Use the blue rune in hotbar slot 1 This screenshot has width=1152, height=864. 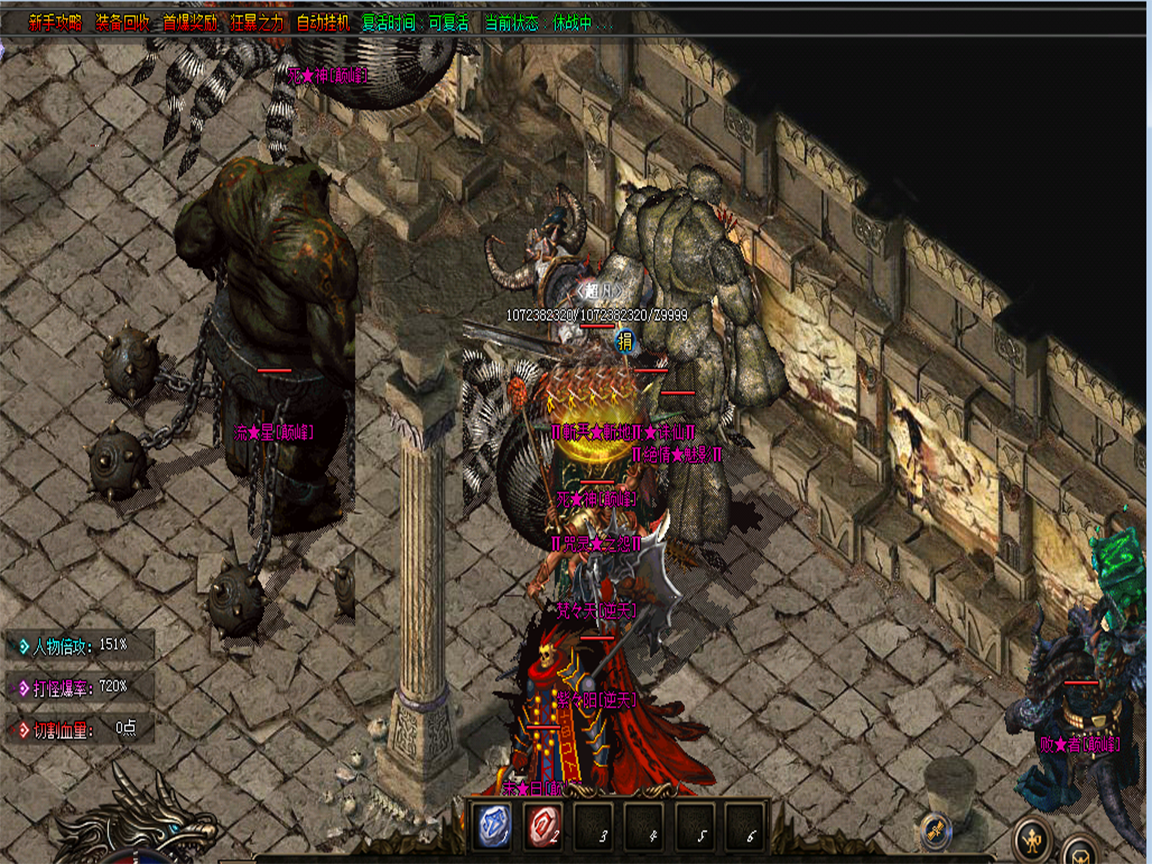point(494,826)
